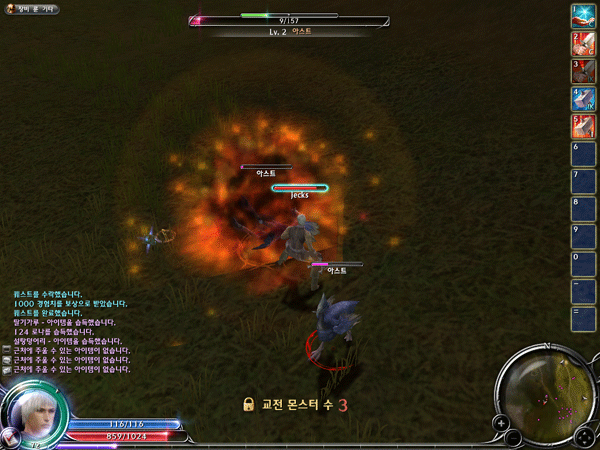Trigger the skill in hotbar slot 3
This screenshot has width=600, height=450.
point(583,71)
